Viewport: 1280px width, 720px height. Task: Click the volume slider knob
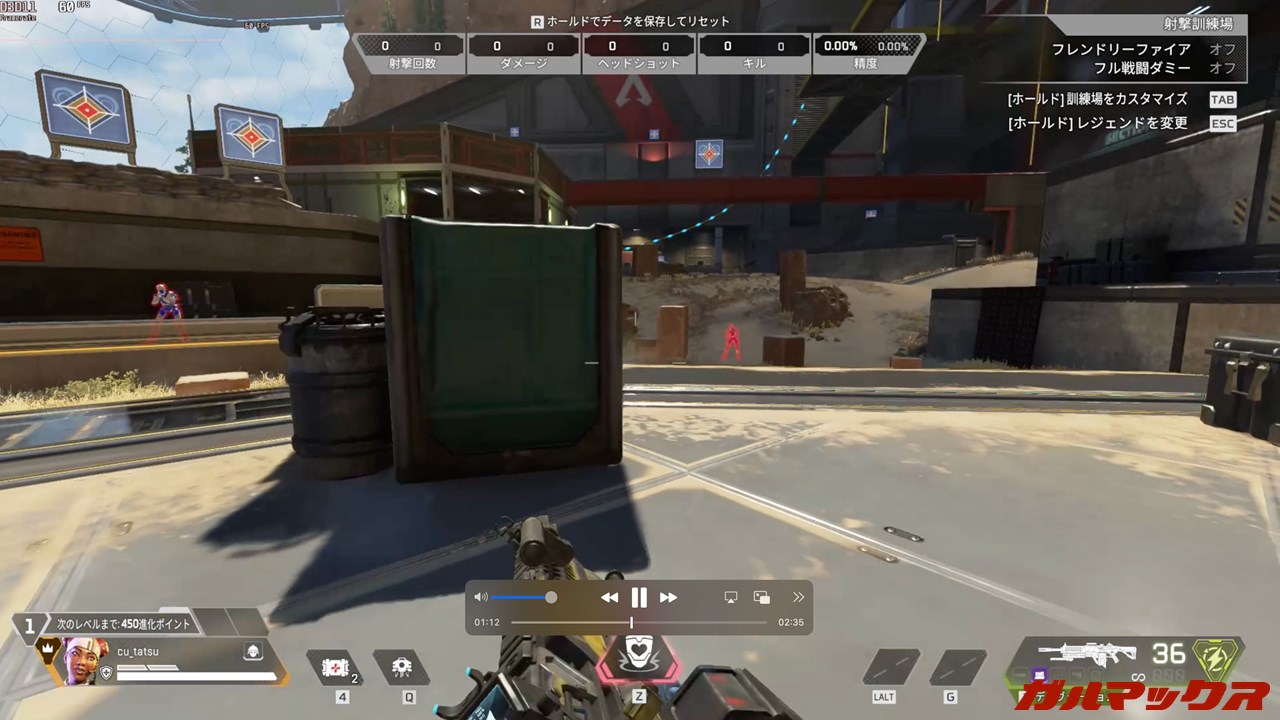tap(551, 597)
